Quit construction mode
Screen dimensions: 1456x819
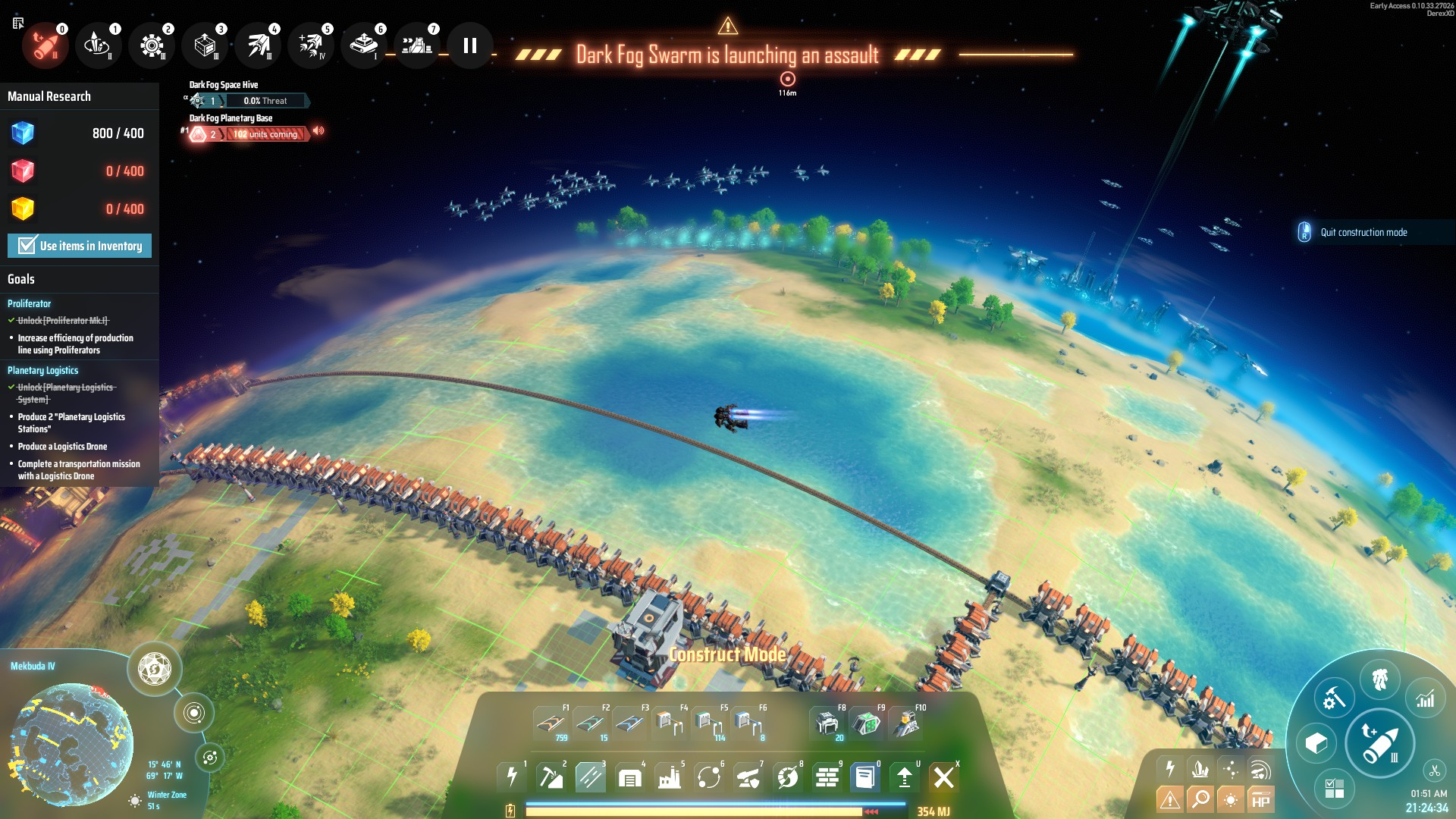(1363, 233)
